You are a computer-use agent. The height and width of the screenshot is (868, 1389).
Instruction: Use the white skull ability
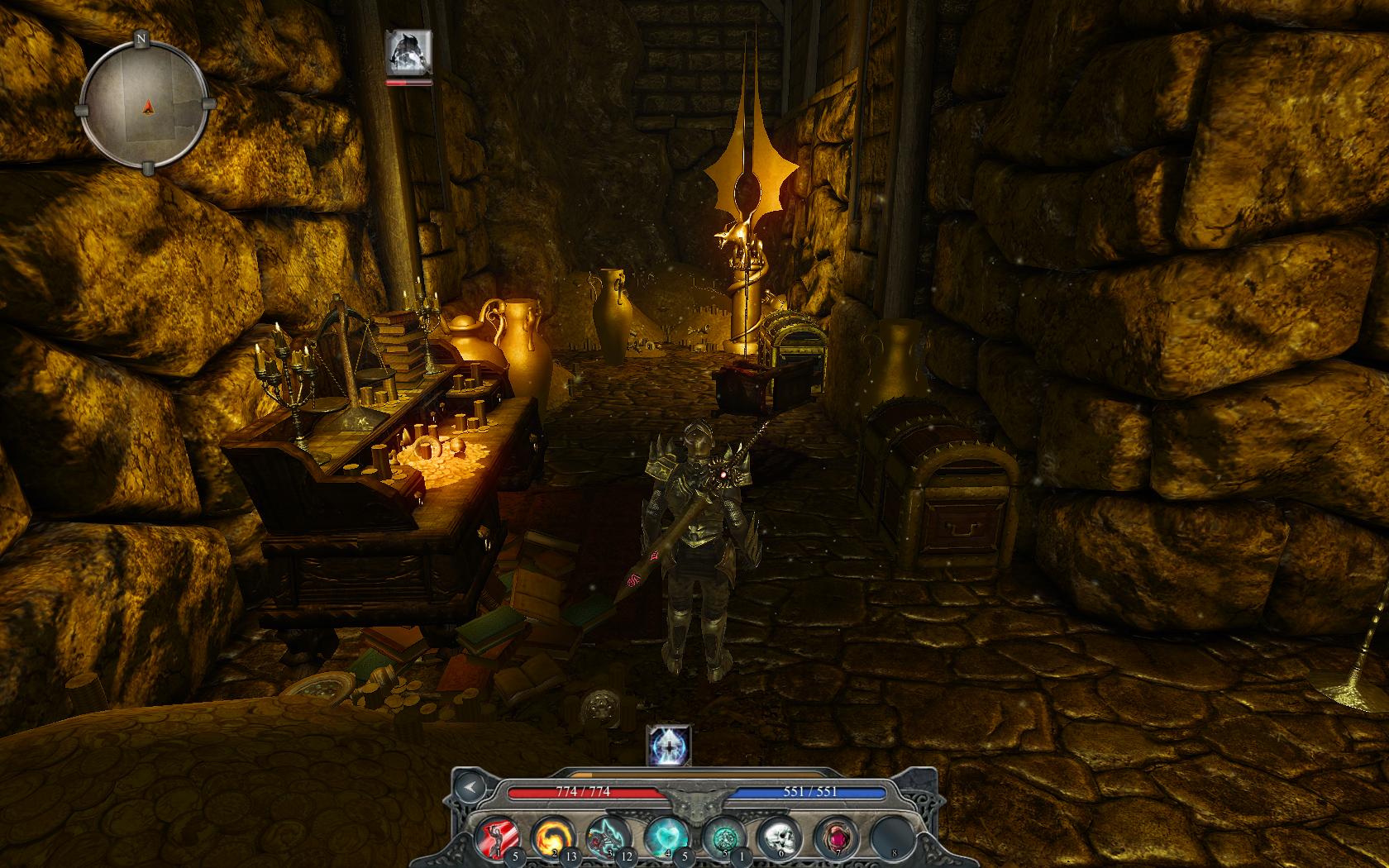click(x=776, y=835)
